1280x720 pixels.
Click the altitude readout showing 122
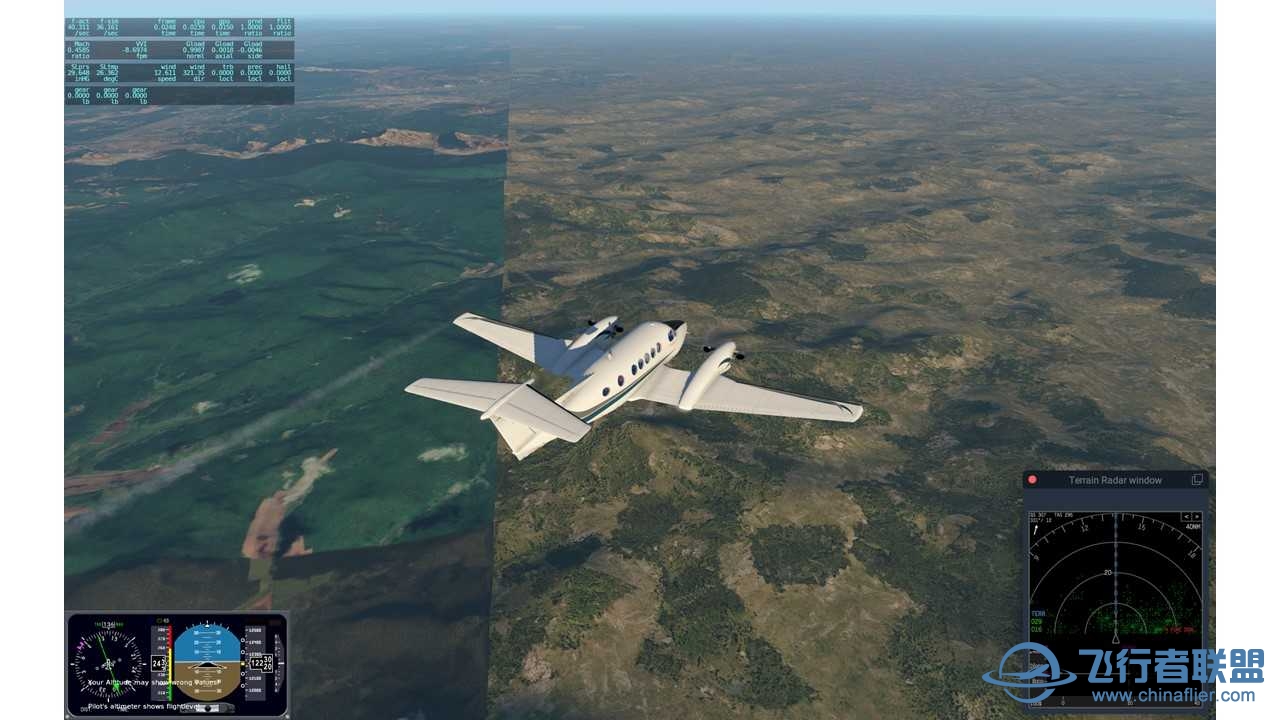pyautogui.click(x=257, y=662)
